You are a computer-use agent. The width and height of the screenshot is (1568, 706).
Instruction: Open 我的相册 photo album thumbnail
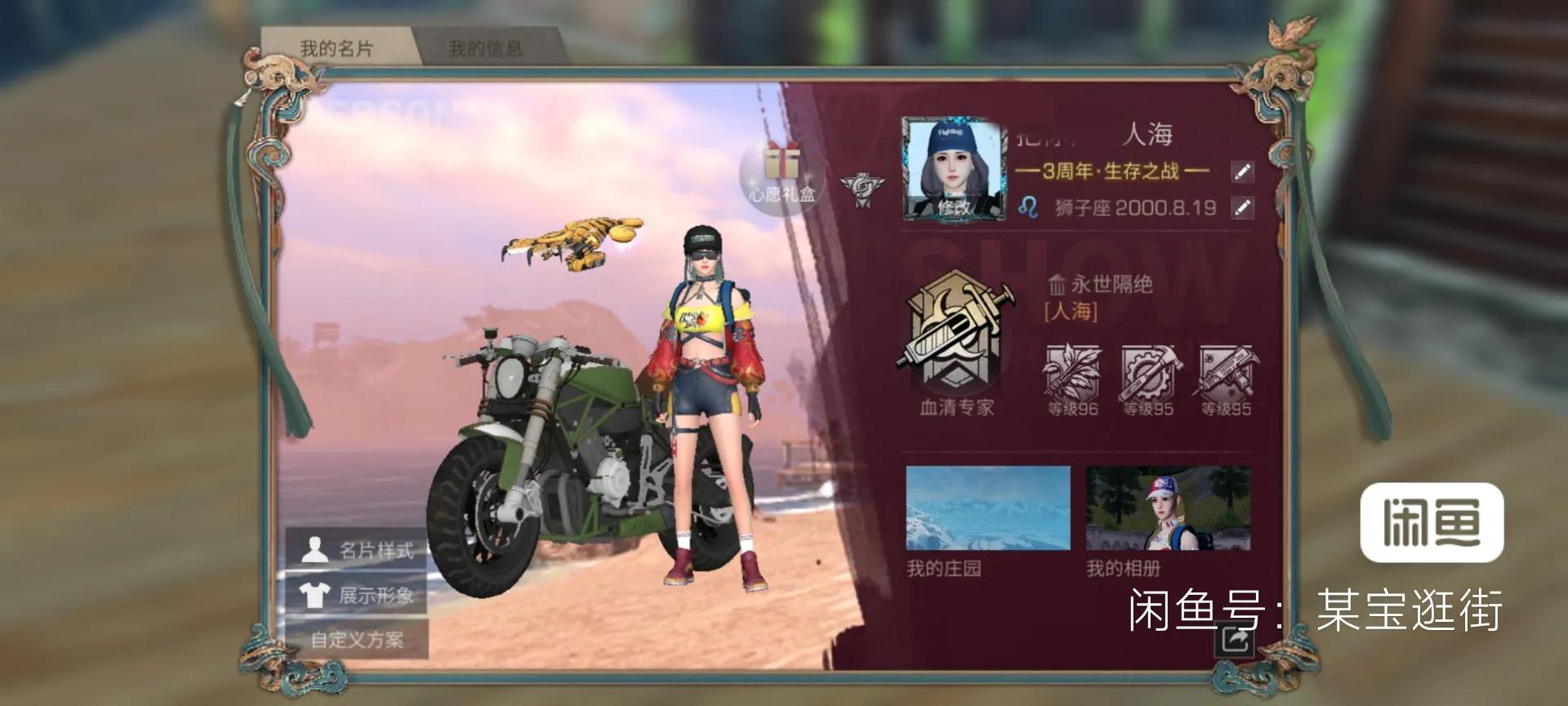point(1167,508)
